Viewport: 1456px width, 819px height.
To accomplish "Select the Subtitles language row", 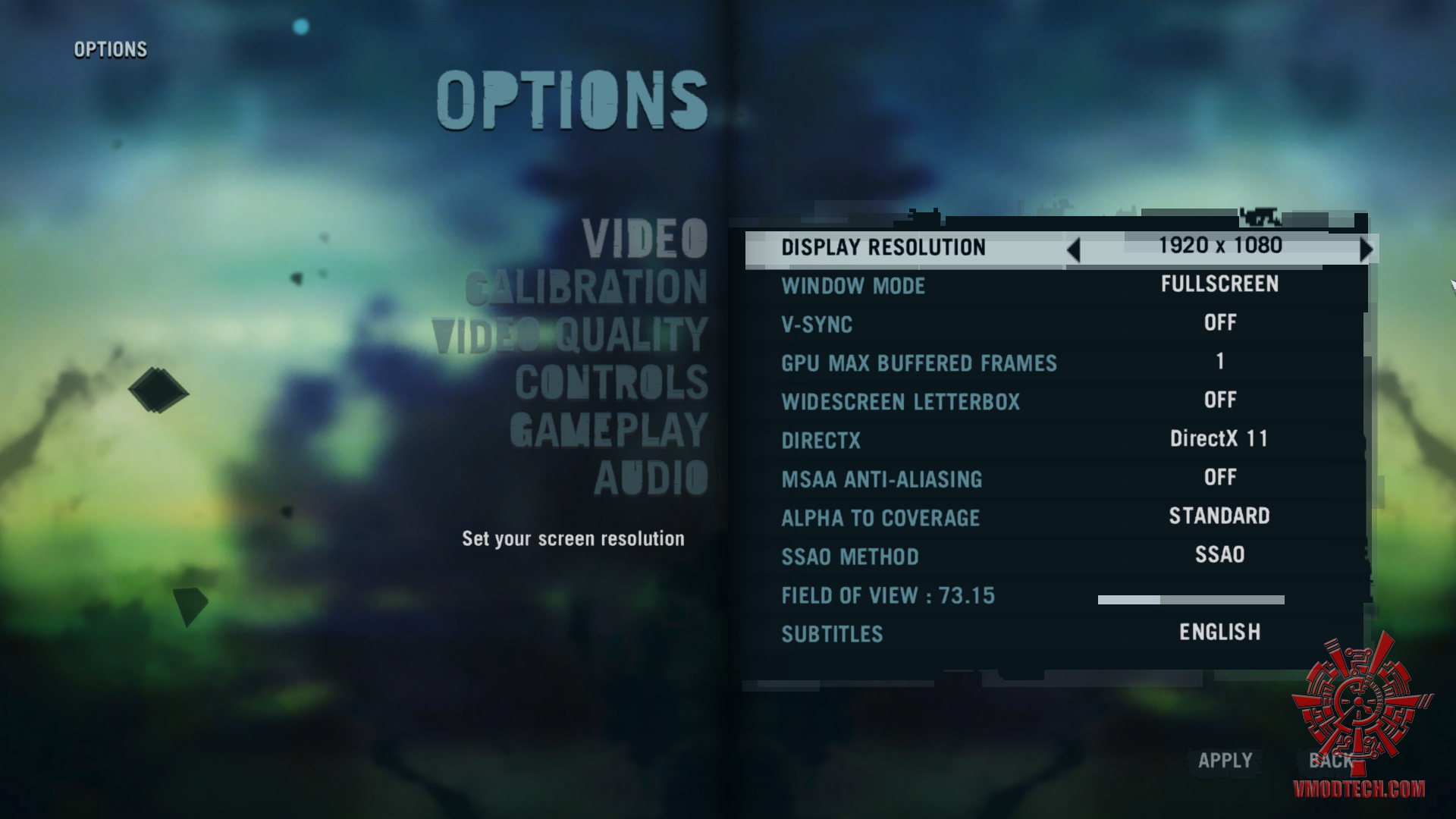I will (x=832, y=634).
